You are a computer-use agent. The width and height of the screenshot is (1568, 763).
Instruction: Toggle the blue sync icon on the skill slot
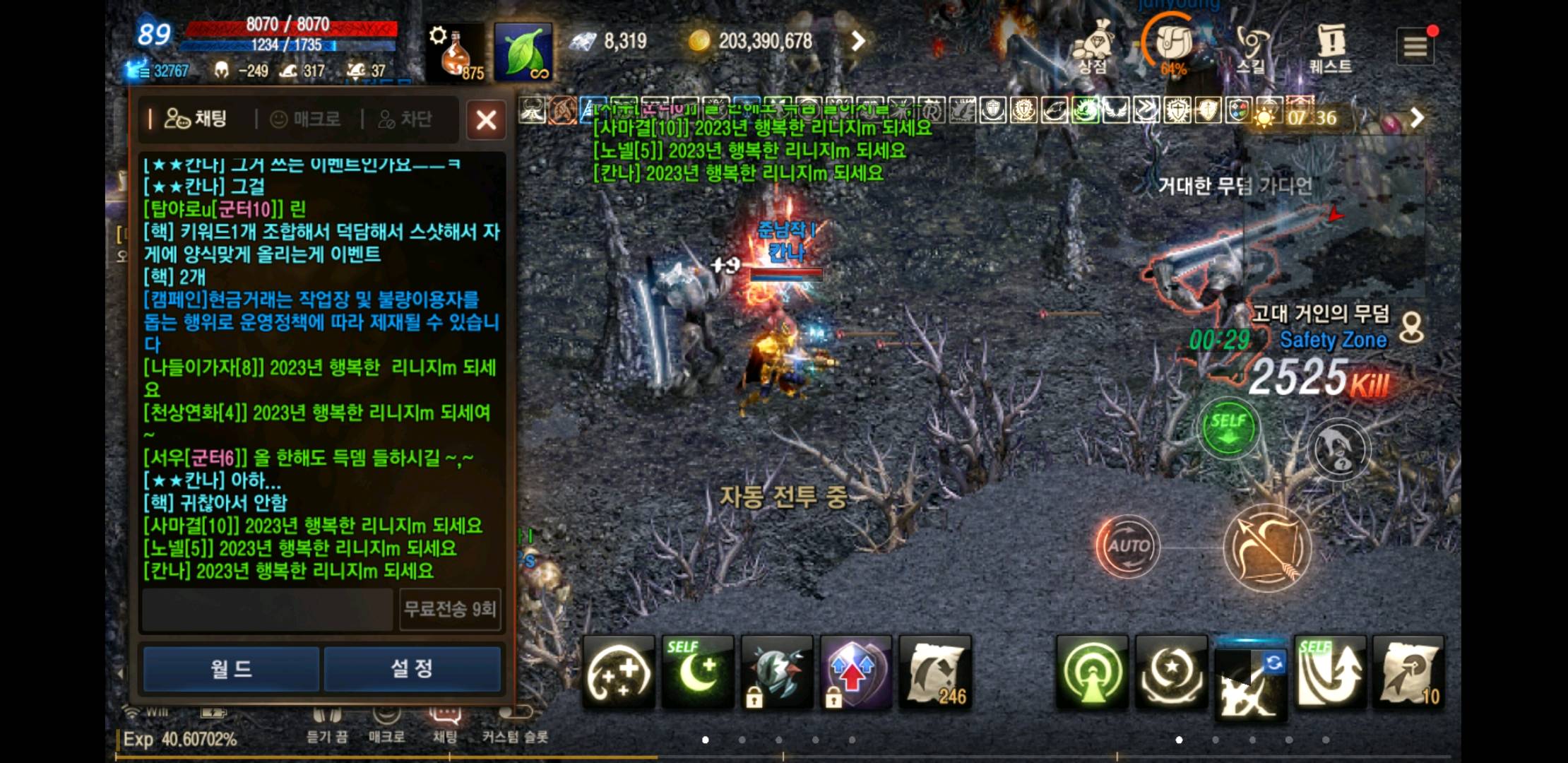[1275, 663]
